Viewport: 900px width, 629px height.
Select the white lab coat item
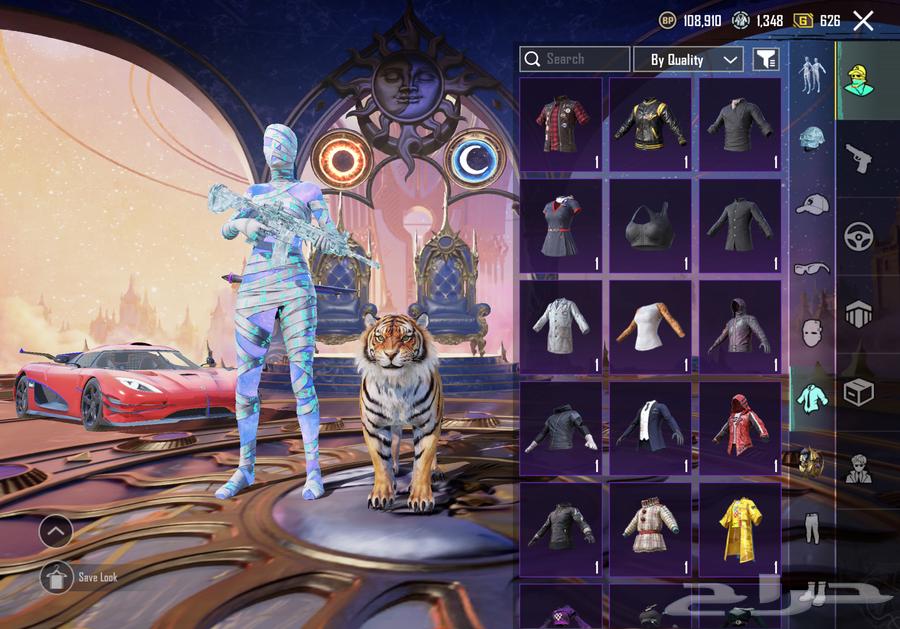(x=561, y=326)
